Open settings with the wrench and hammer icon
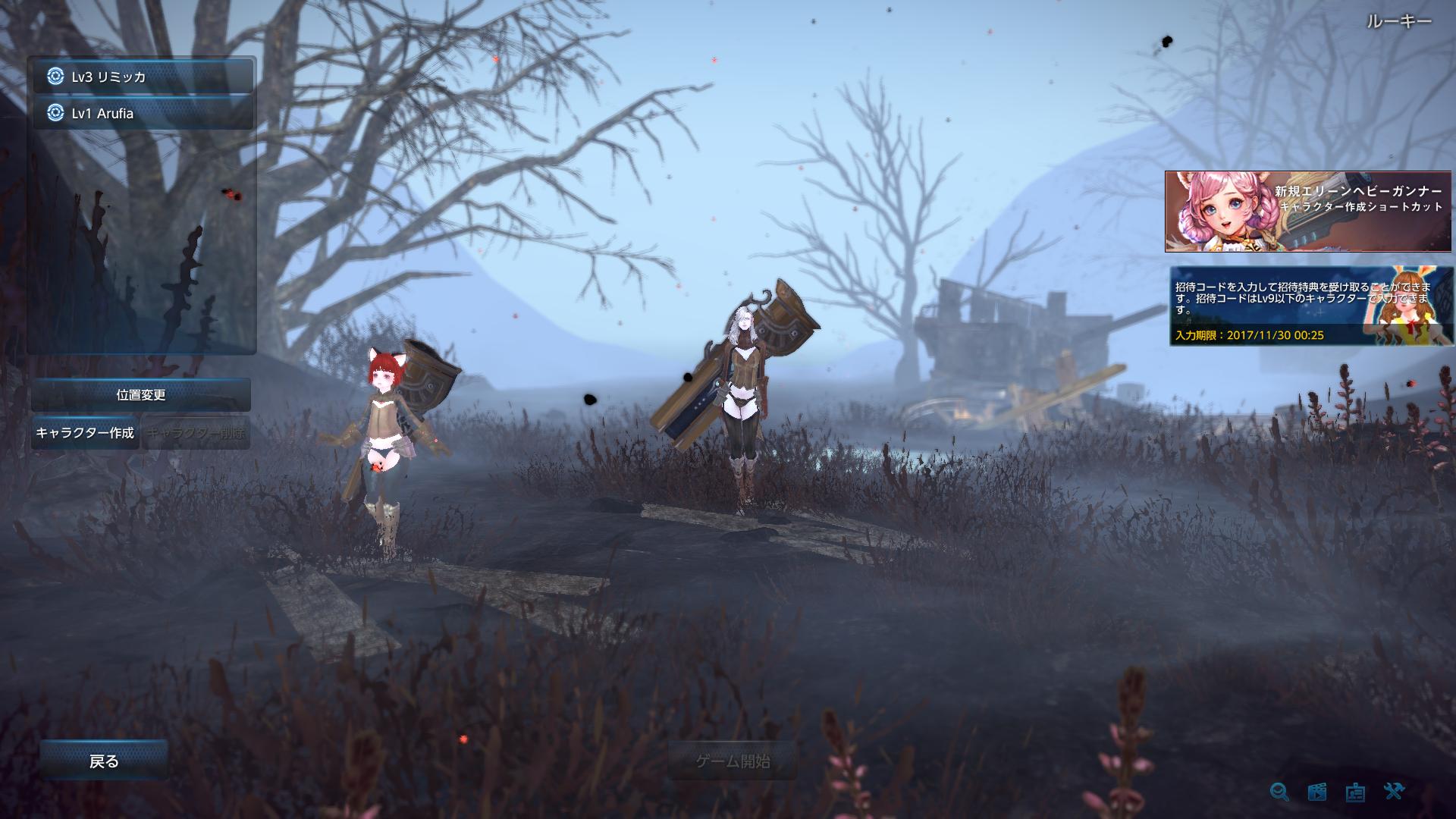Screen dimensions: 1456x819 click(x=1394, y=792)
